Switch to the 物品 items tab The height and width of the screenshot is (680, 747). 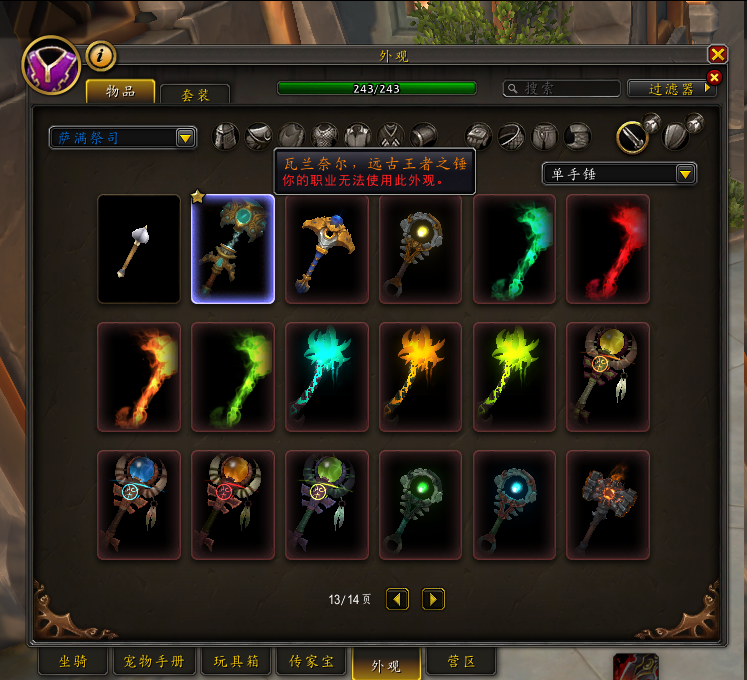(x=120, y=91)
